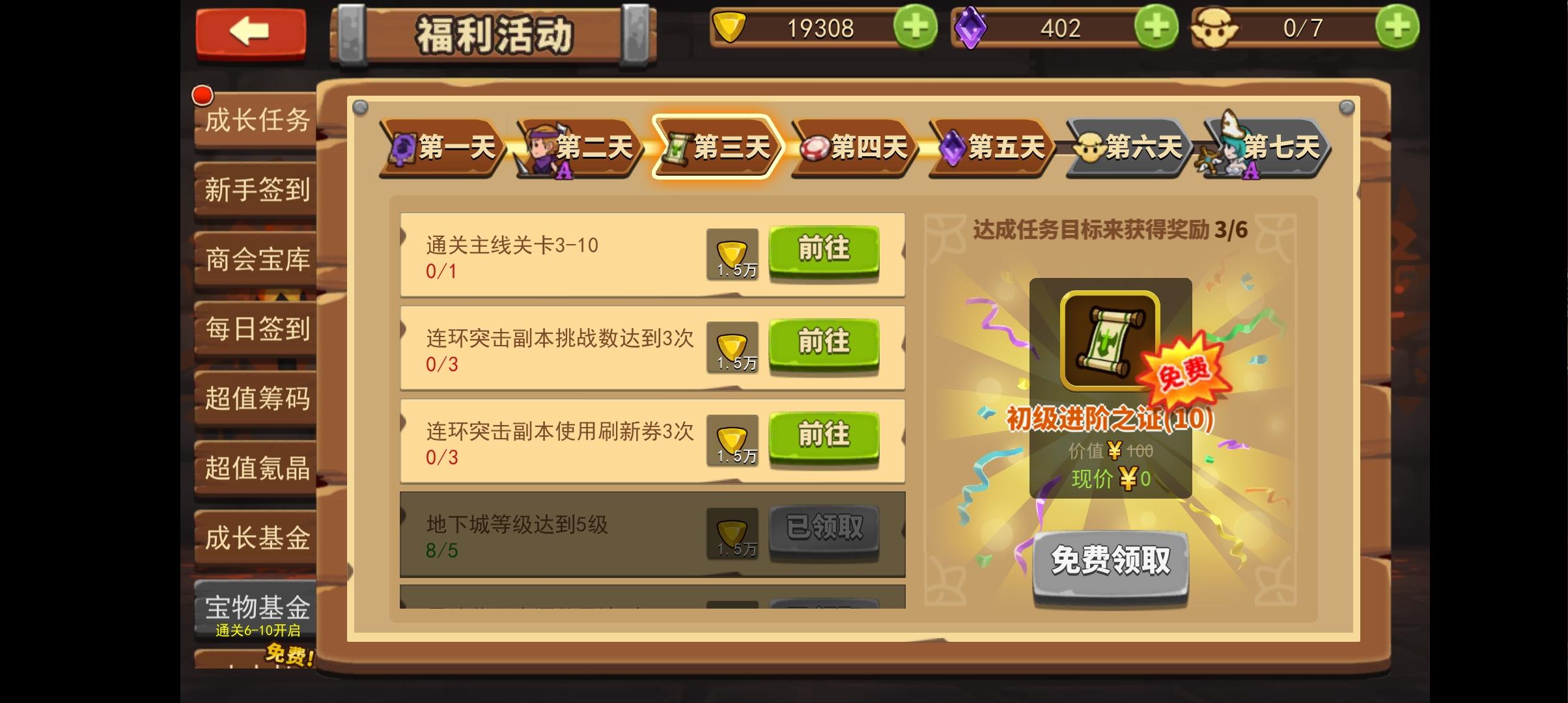Screen dimensions: 1568x703
Task: Open the 商会宝库 sidebar menu item
Action: point(254,260)
